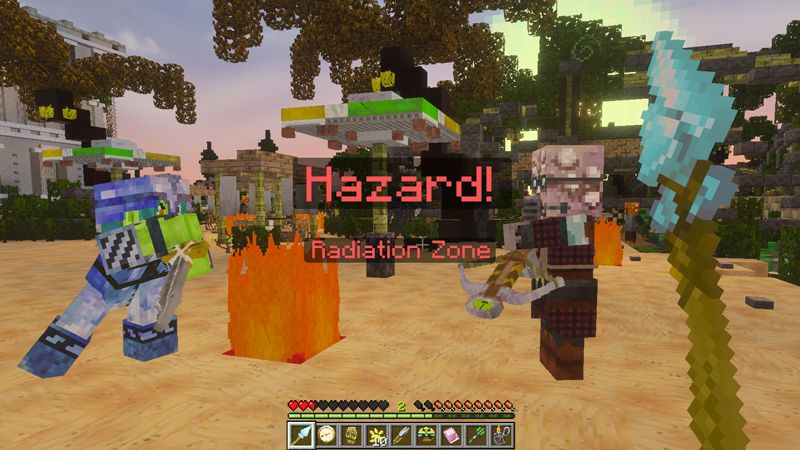
Task: Select the green trident hotbar slot
Action: [x=476, y=435]
